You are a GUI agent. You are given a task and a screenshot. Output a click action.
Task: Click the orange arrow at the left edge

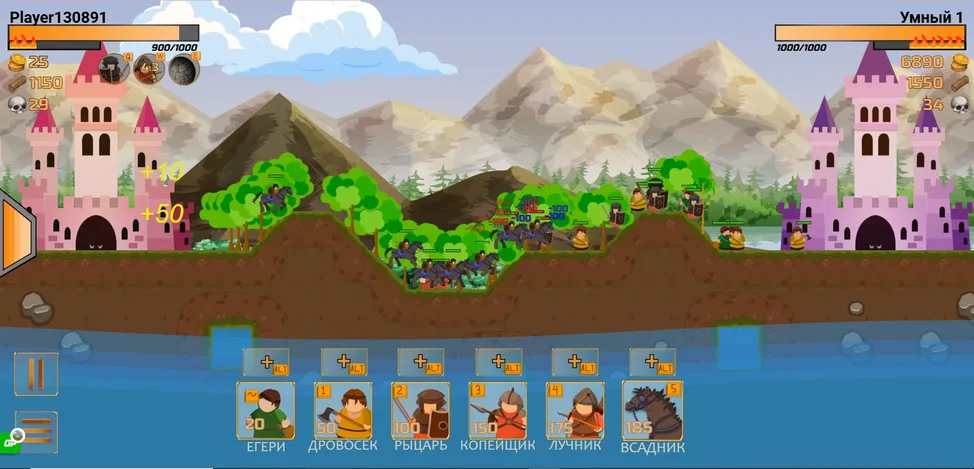(x=15, y=235)
